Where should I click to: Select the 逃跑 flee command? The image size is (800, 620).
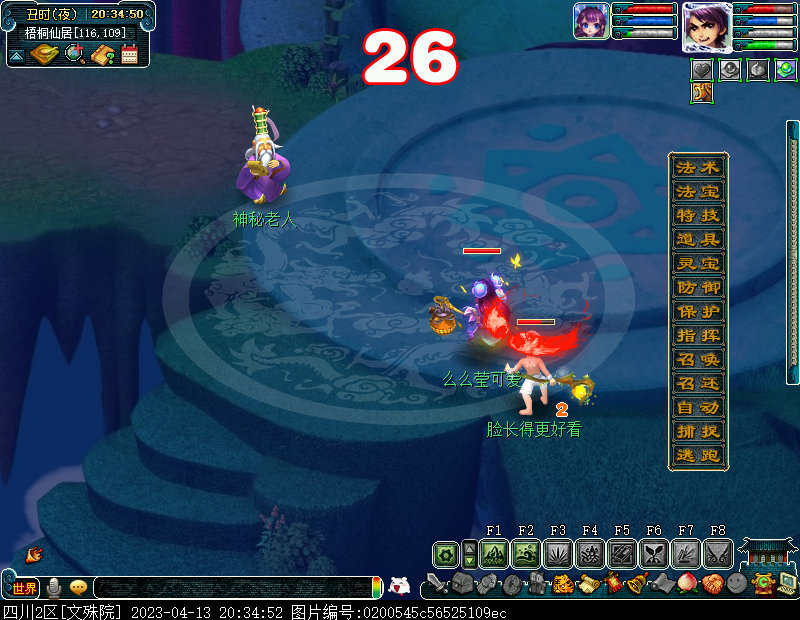pyautogui.click(x=697, y=456)
